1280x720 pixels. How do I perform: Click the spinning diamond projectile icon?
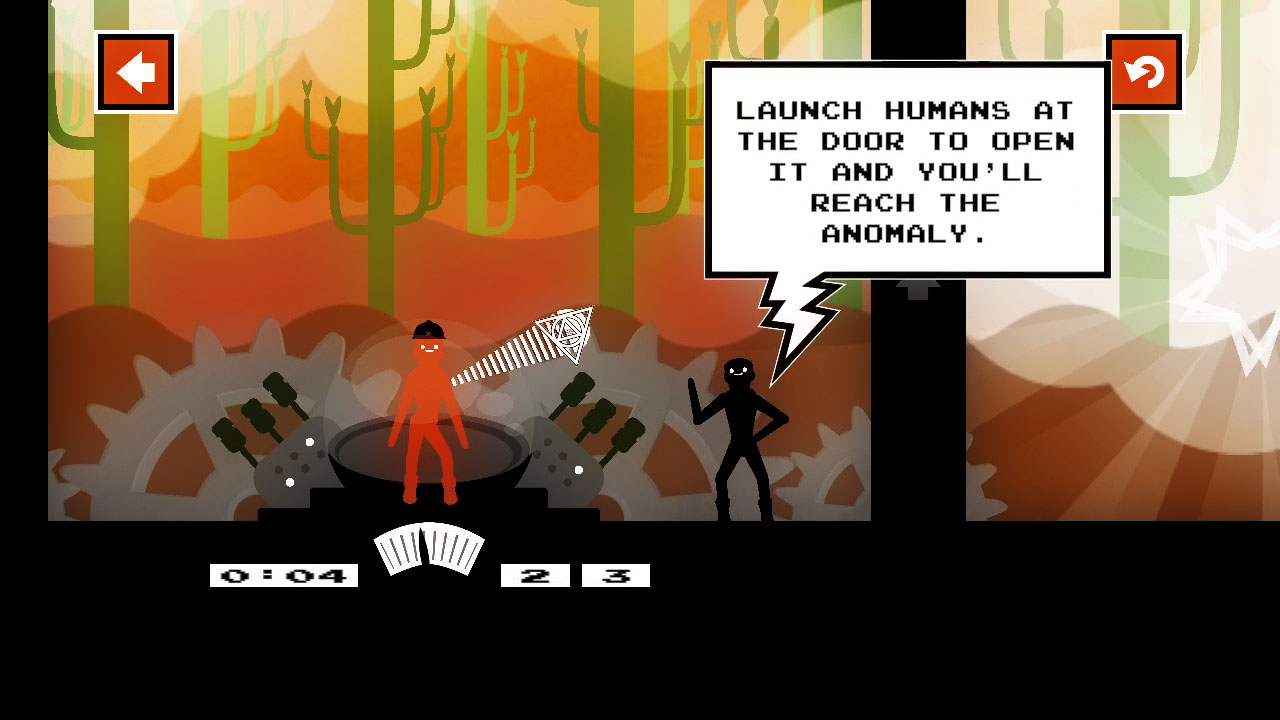point(565,335)
